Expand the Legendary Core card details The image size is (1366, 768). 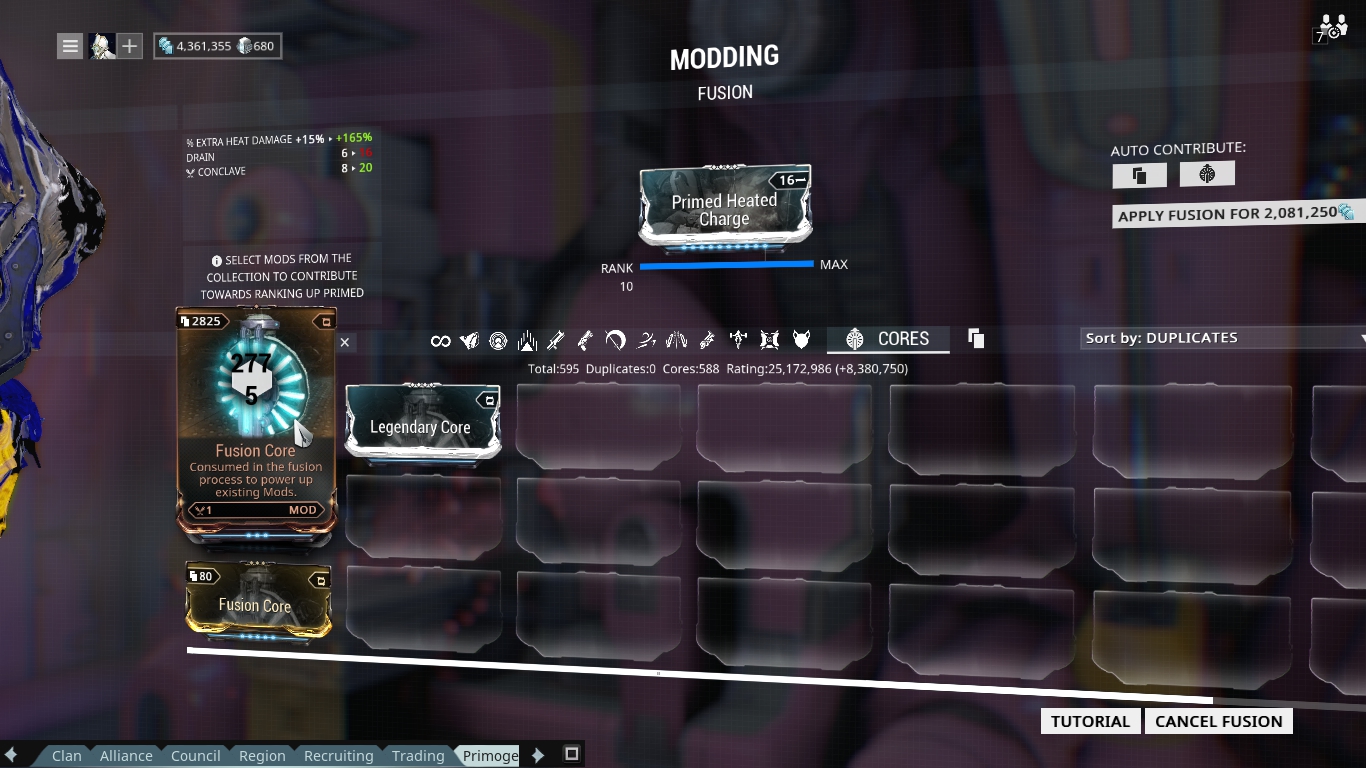[488, 399]
